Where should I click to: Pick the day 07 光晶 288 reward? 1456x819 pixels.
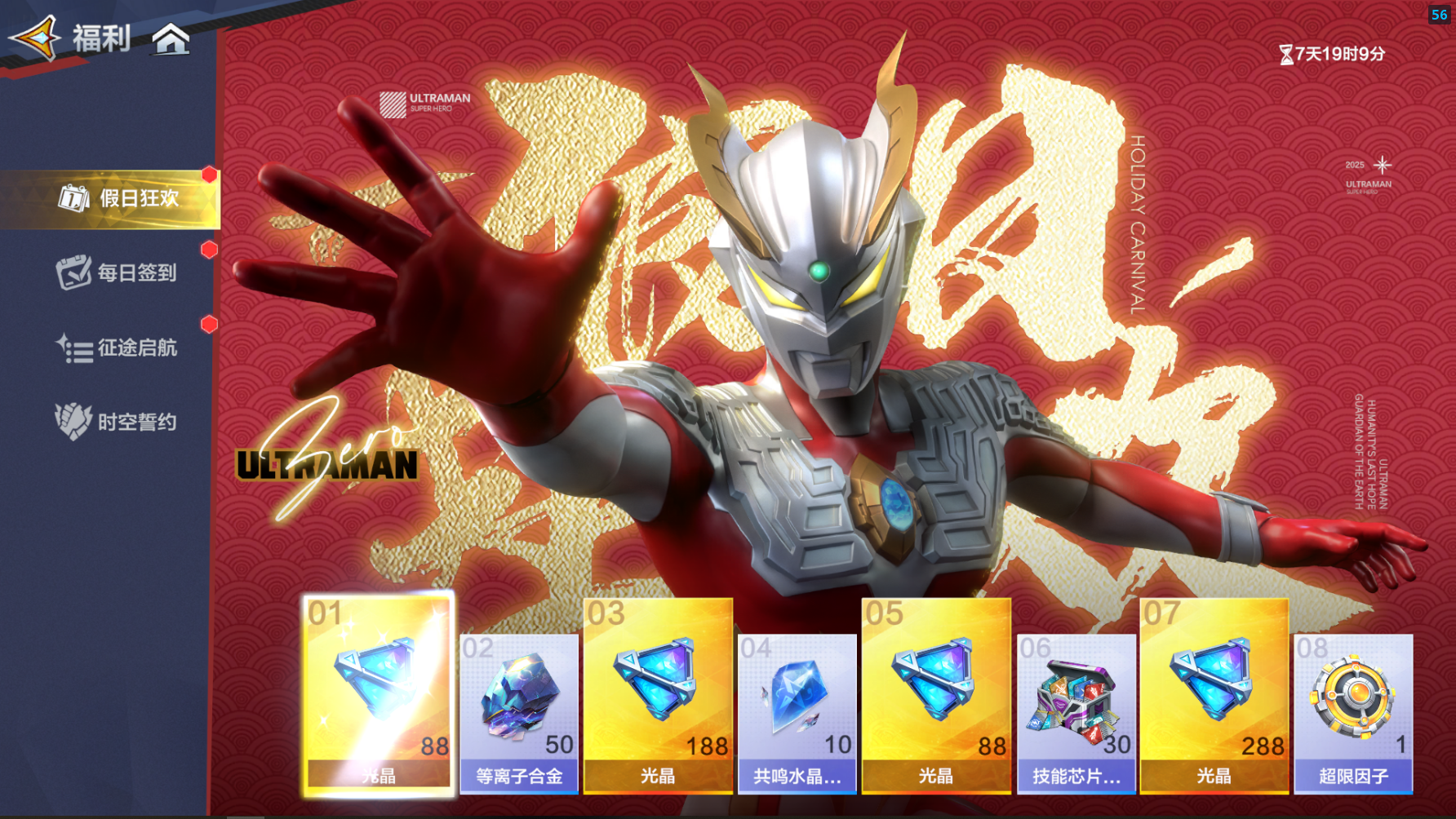(x=1214, y=695)
